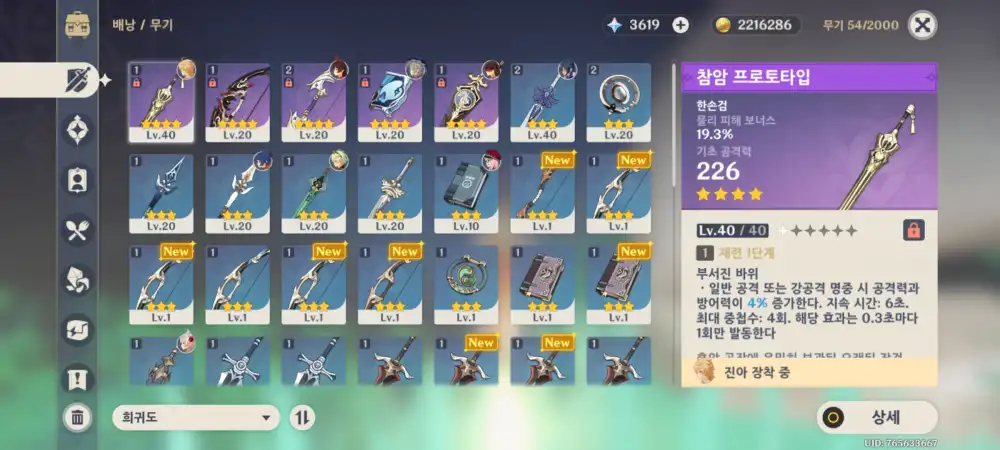Viewport: 1000px width, 450px height.
Task: Close the inventory with the X button
Action: (925, 25)
